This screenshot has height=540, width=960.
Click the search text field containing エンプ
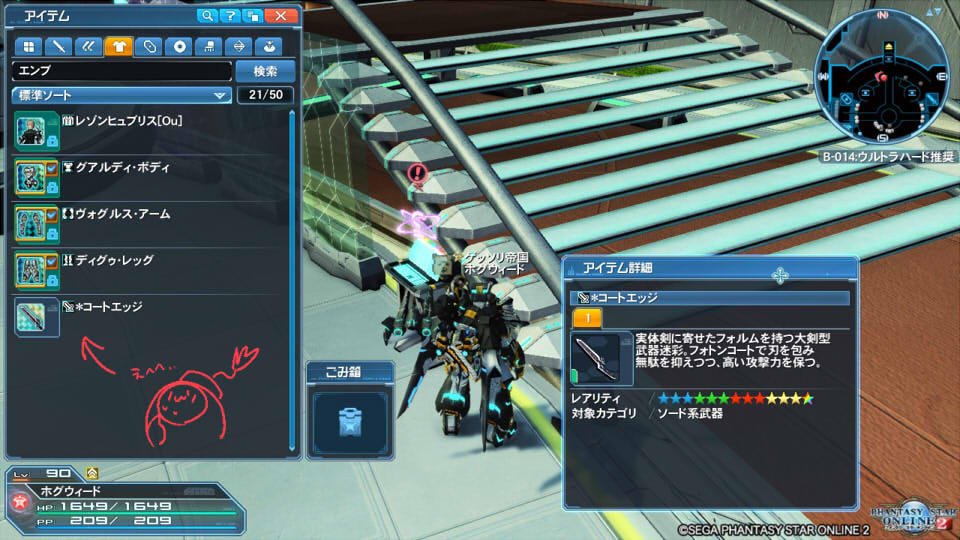click(x=121, y=71)
